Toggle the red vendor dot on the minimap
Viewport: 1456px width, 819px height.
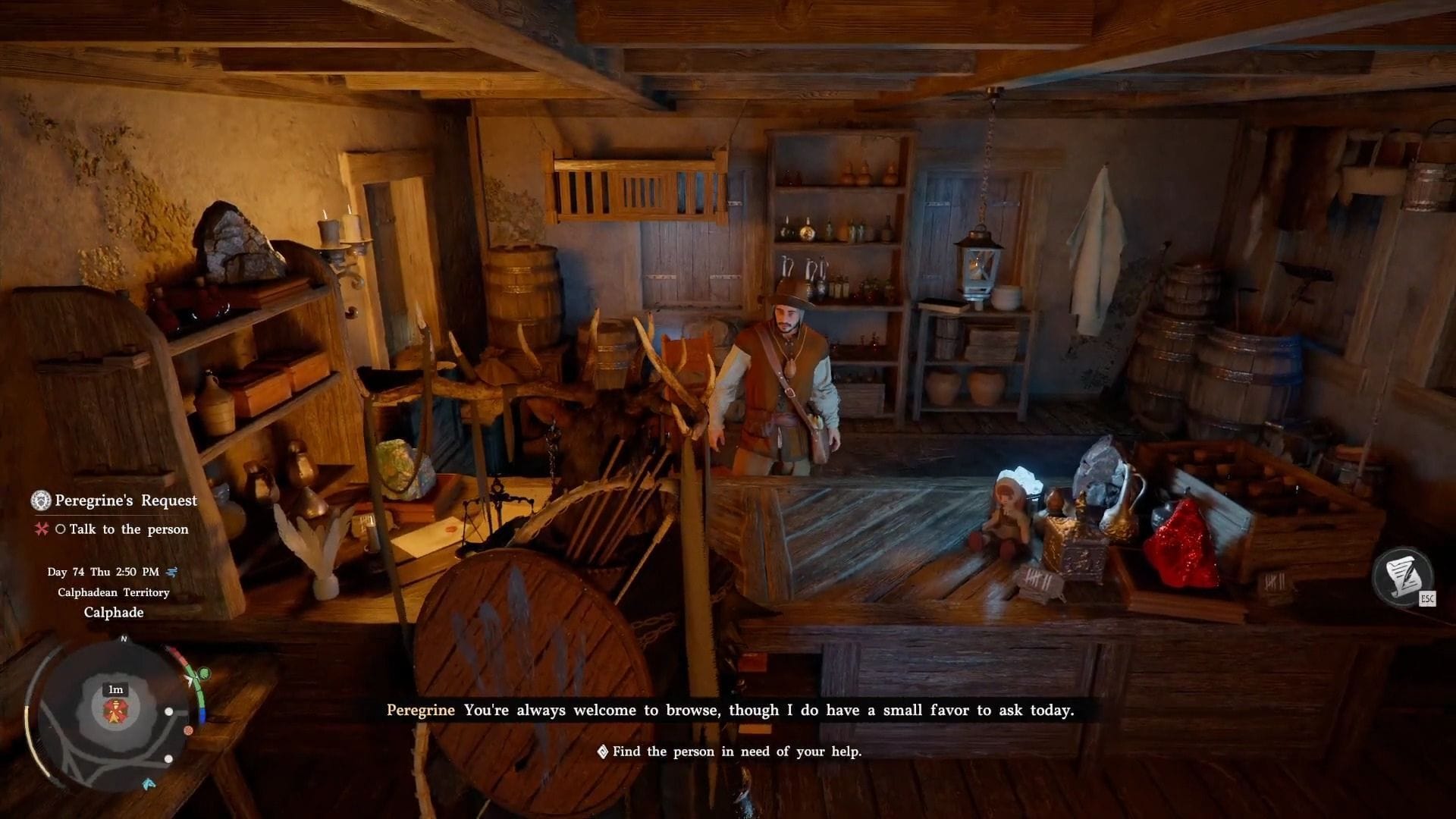tap(188, 730)
